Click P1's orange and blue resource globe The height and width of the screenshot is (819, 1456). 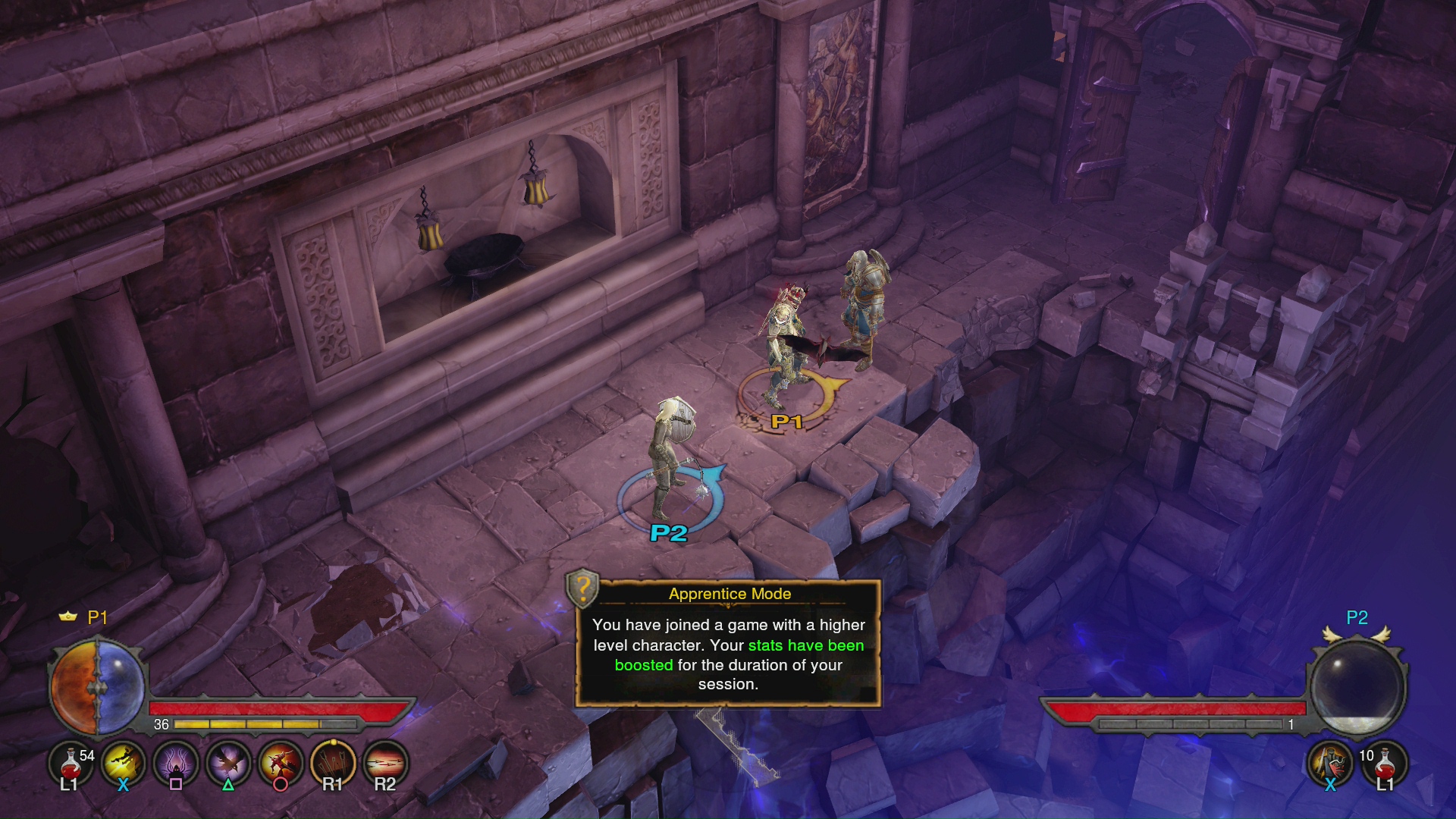click(97, 688)
